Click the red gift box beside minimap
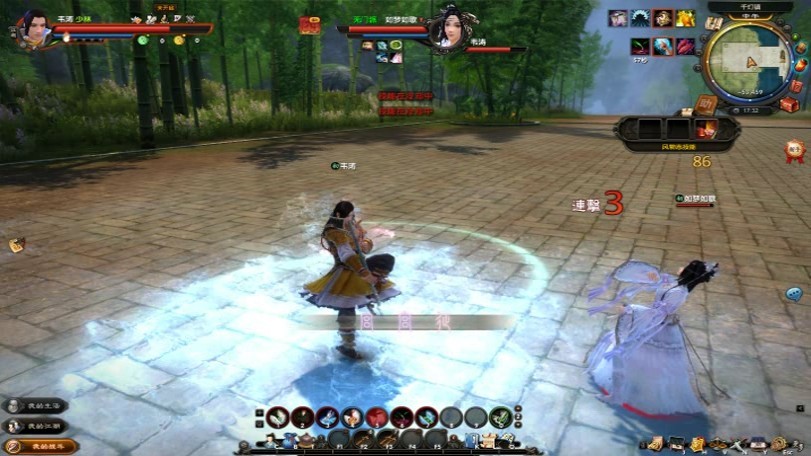 pyautogui.click(x=789, y=104)
